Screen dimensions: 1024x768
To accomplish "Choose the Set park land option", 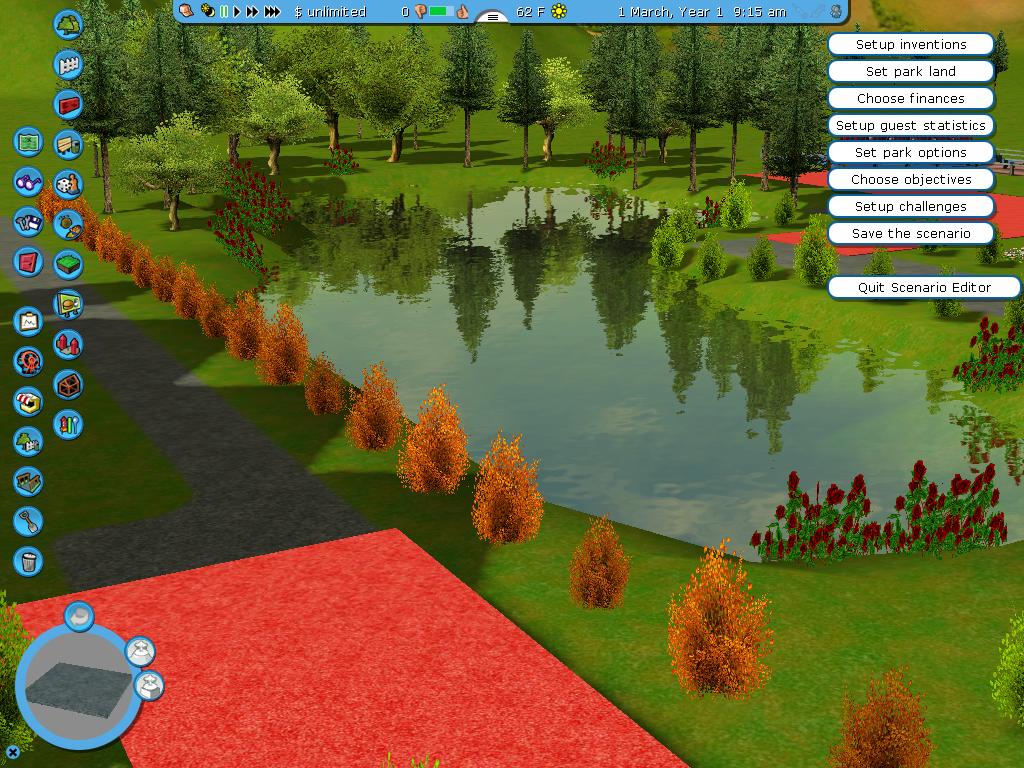I will (x=910, y=71).
